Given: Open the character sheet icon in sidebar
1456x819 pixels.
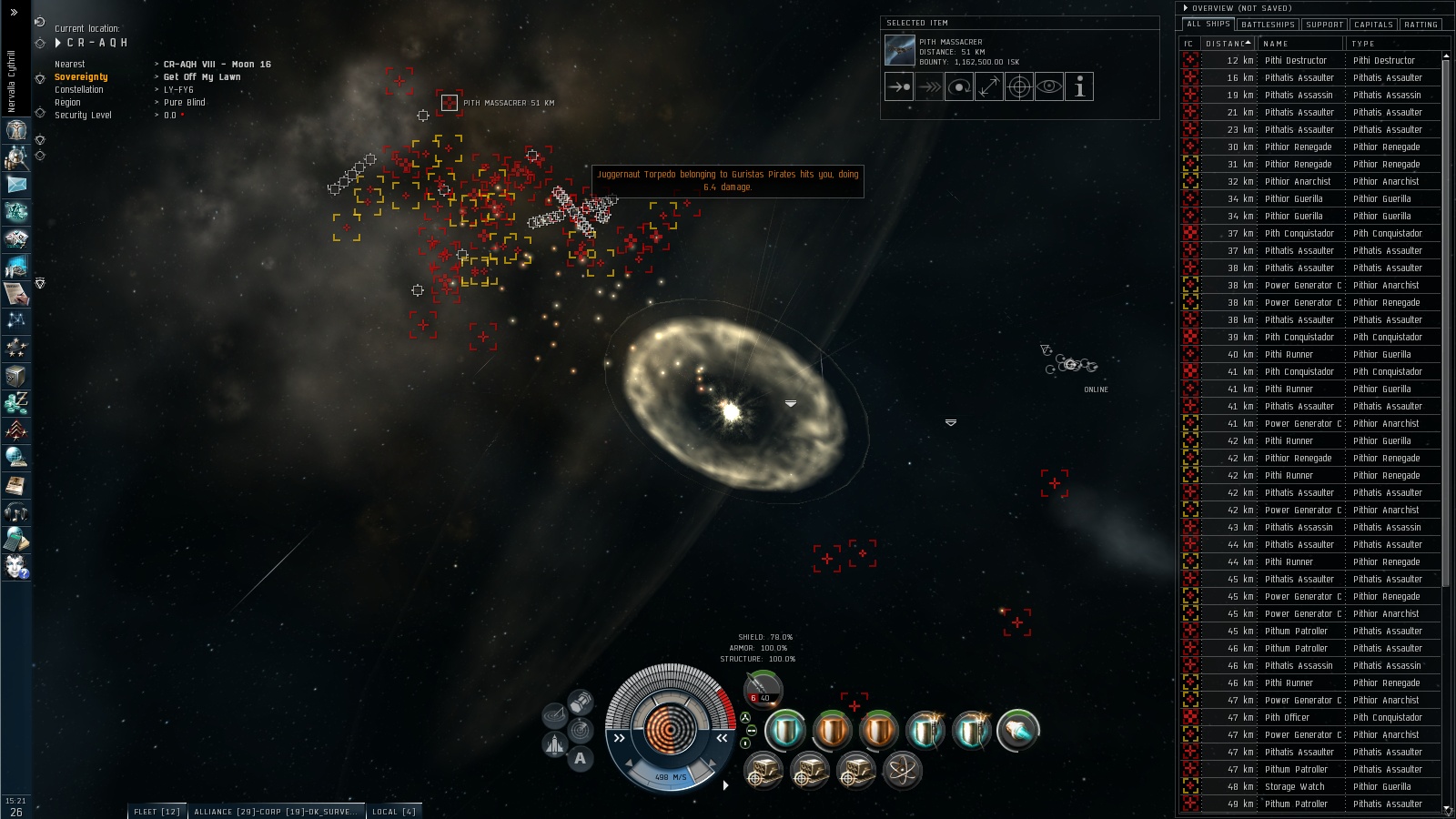Looking at the screenshot, I should click(x=16, y=130).
